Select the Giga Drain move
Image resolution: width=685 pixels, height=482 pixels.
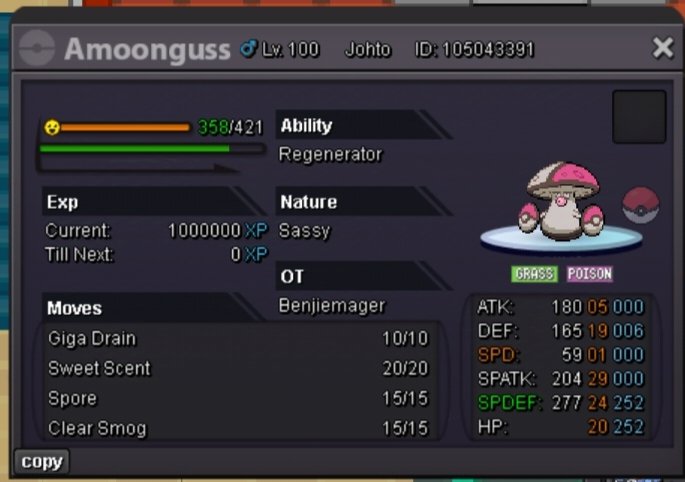click(x=238, y=339)
